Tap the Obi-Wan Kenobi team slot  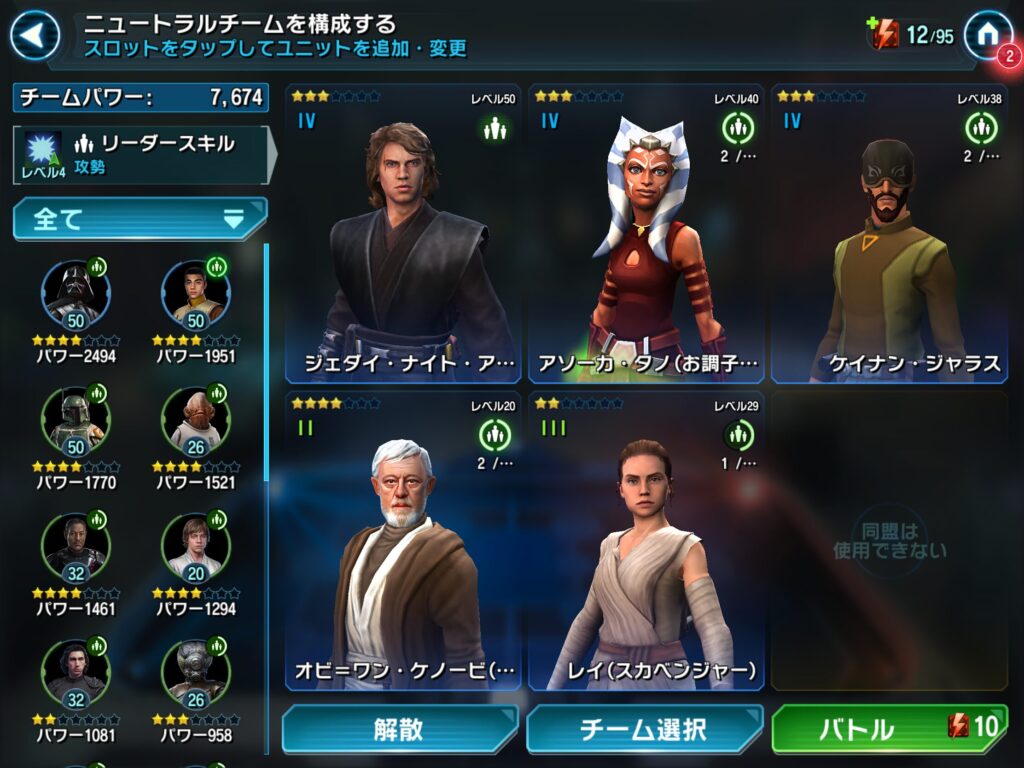pos(403,541)
